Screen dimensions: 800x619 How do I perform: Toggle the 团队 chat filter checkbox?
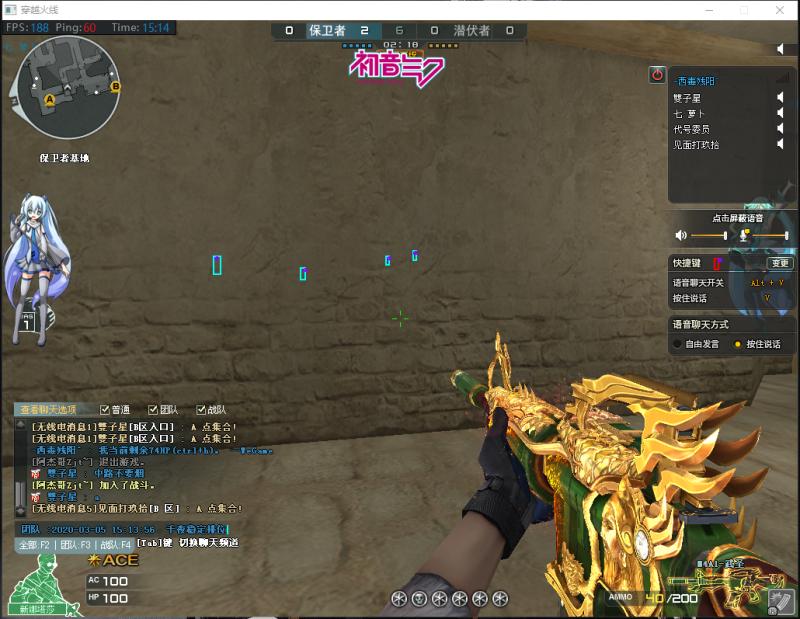[x=152, y=410]
